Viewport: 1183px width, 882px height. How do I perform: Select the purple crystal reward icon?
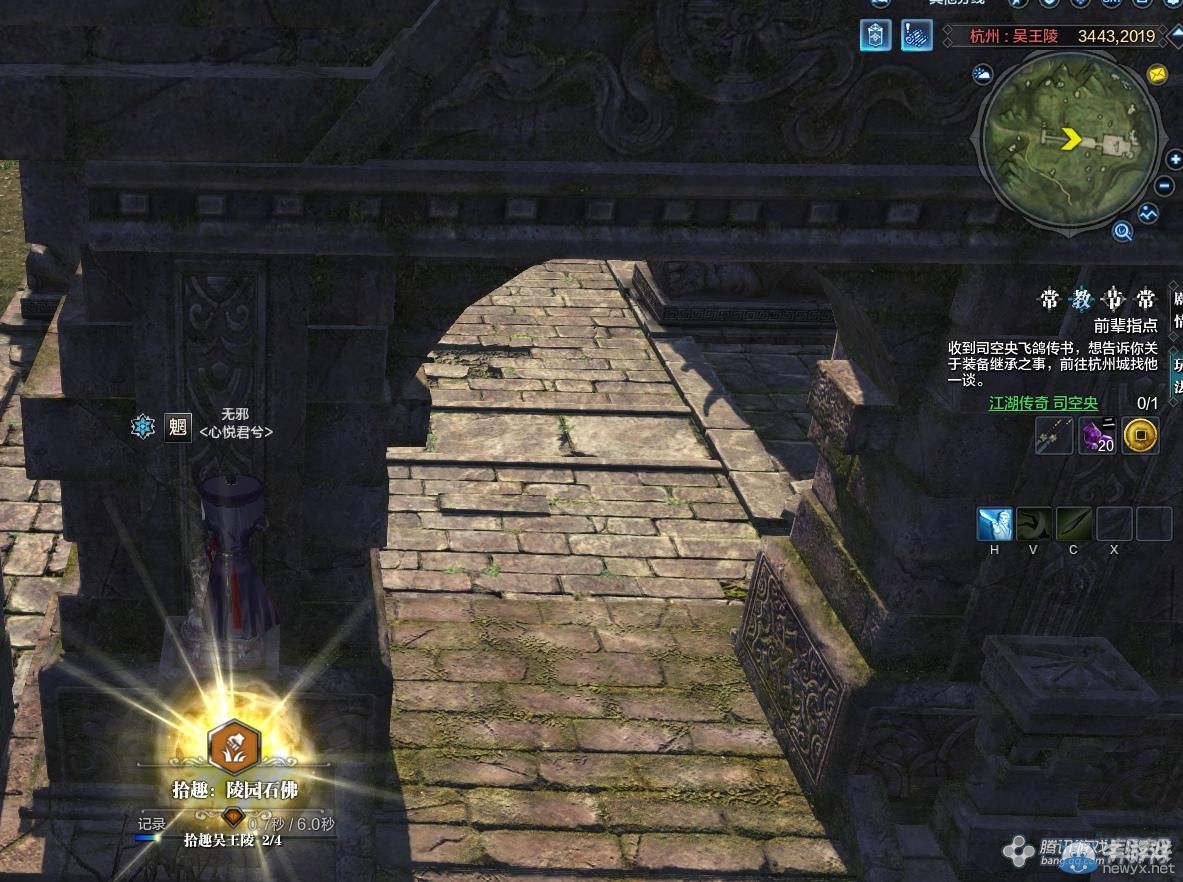tap(1097, 436)
